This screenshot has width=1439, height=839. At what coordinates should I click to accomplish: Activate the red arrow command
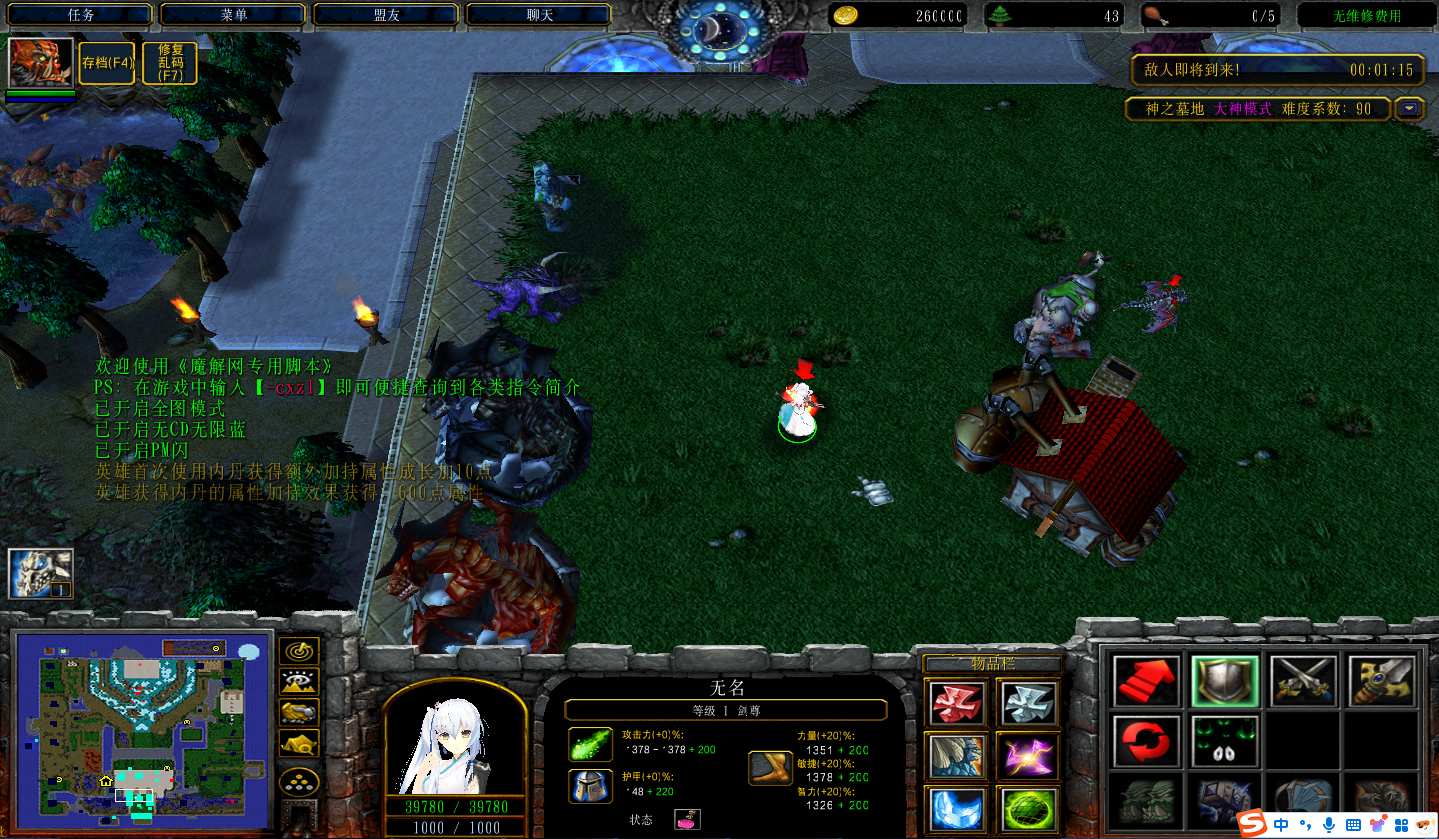(x=1147, y=680)
